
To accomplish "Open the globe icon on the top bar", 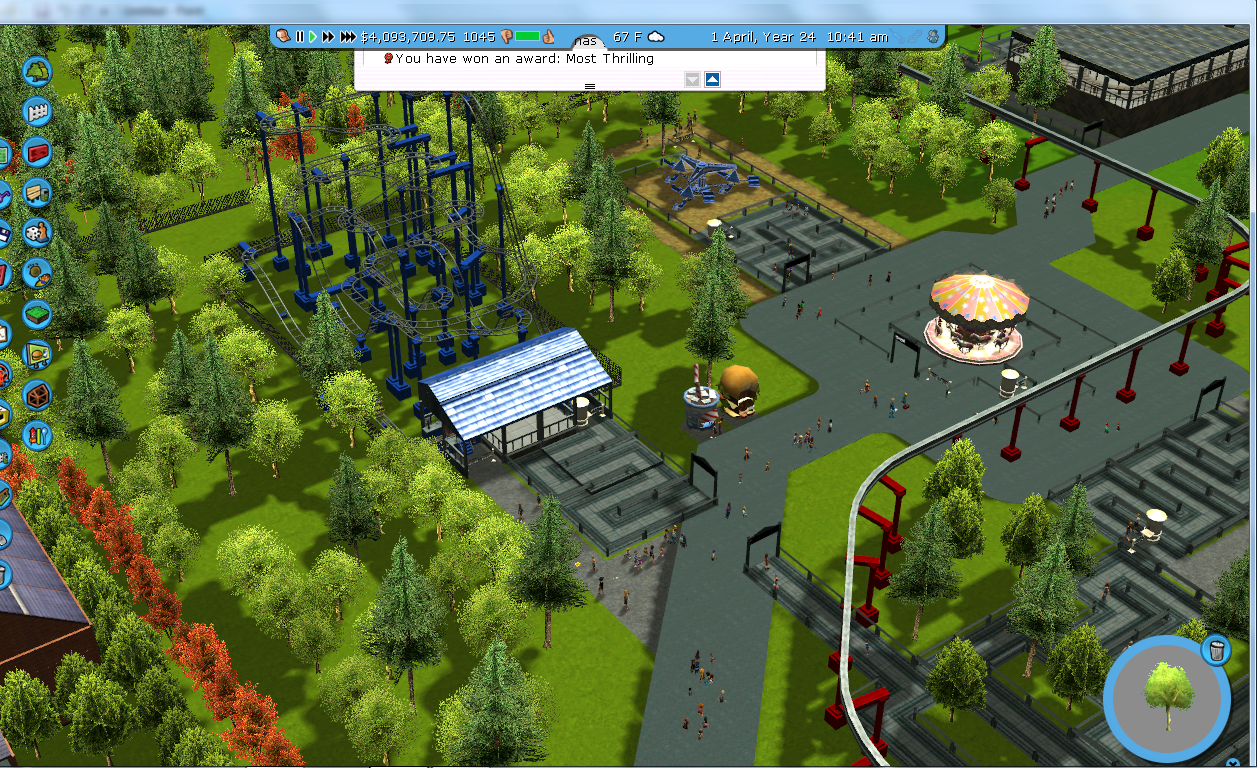I will (933, 37).
